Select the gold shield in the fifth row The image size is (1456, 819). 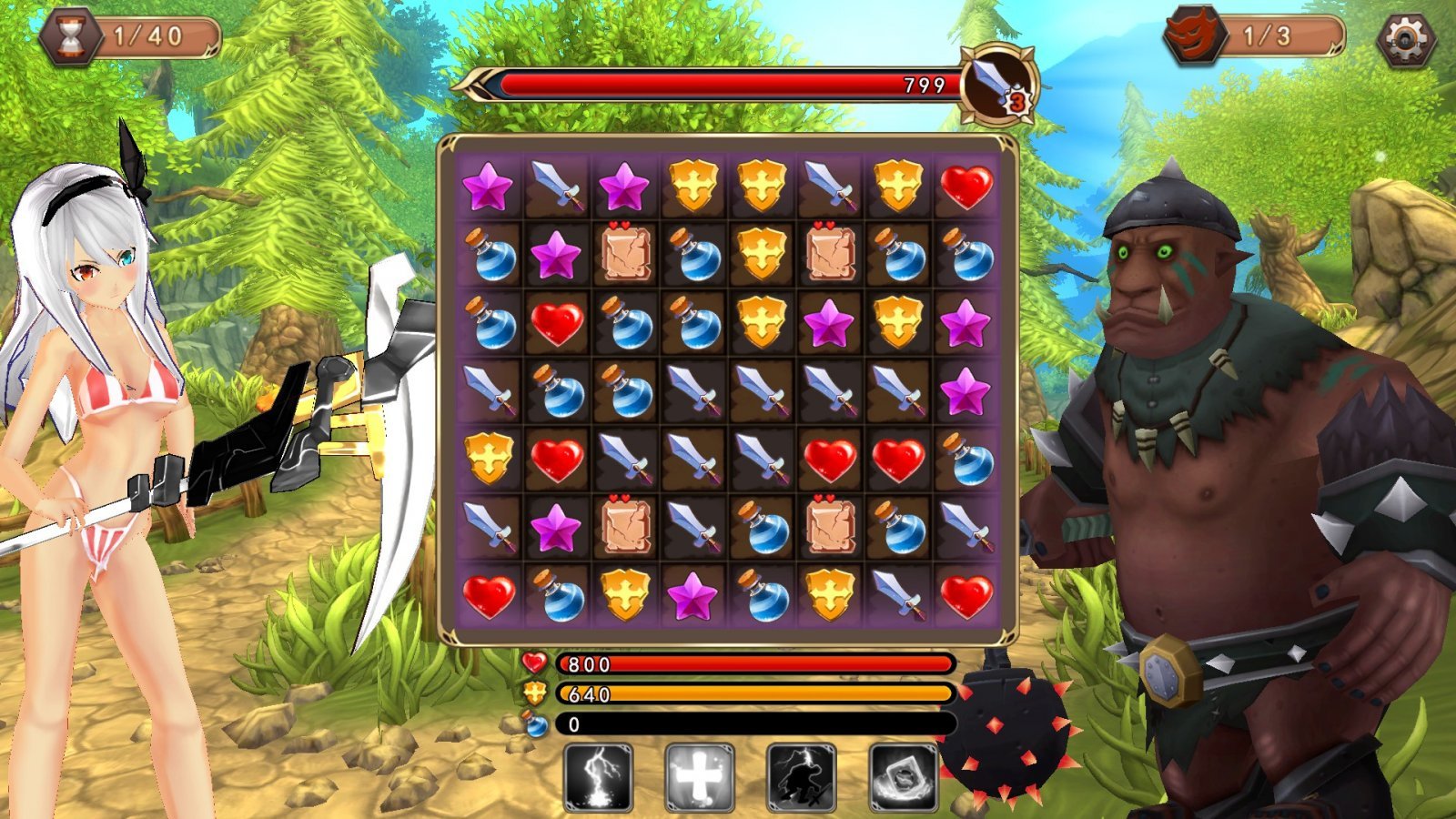[x=489, y=458]
